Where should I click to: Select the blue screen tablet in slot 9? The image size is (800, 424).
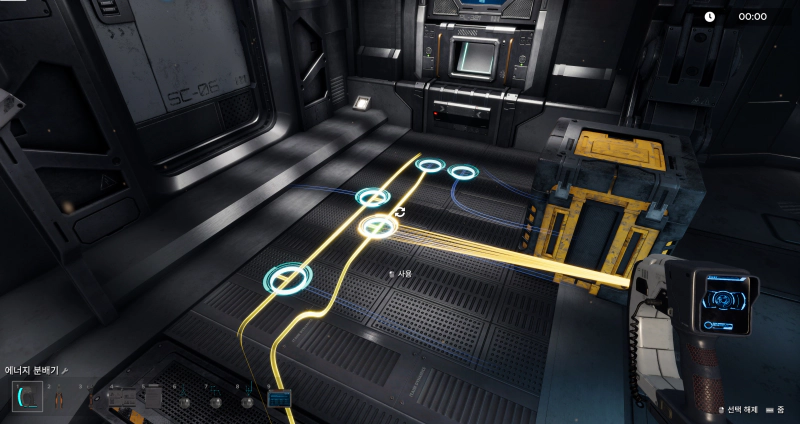pyautogui.click(x=279, y=400)
